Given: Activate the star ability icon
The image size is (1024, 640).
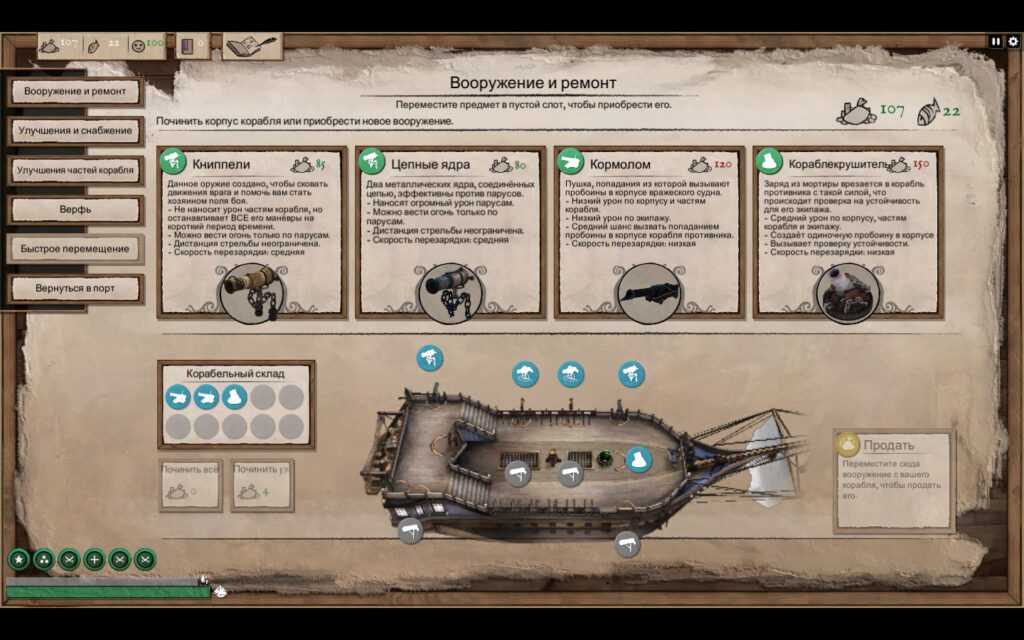Looking at the screenshot, I should tap(18, 560).
